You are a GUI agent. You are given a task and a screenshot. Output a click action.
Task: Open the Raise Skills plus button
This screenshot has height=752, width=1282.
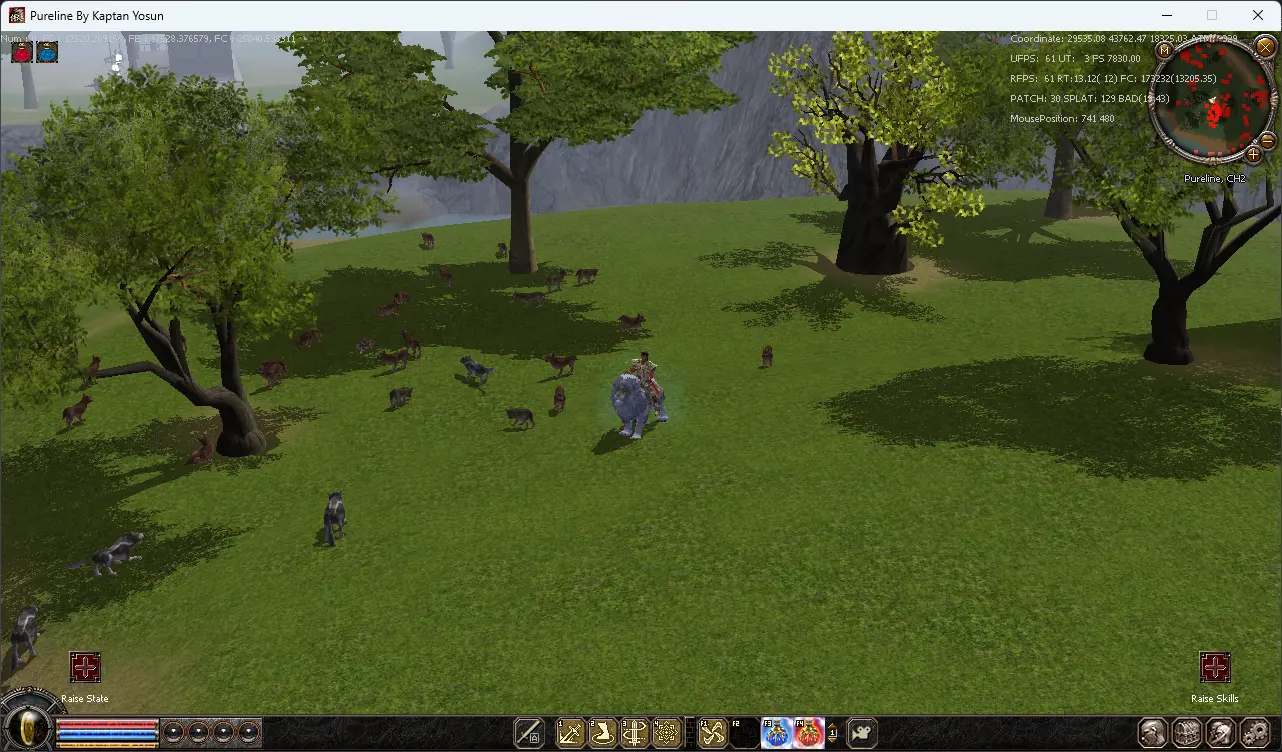[1215, 667]
